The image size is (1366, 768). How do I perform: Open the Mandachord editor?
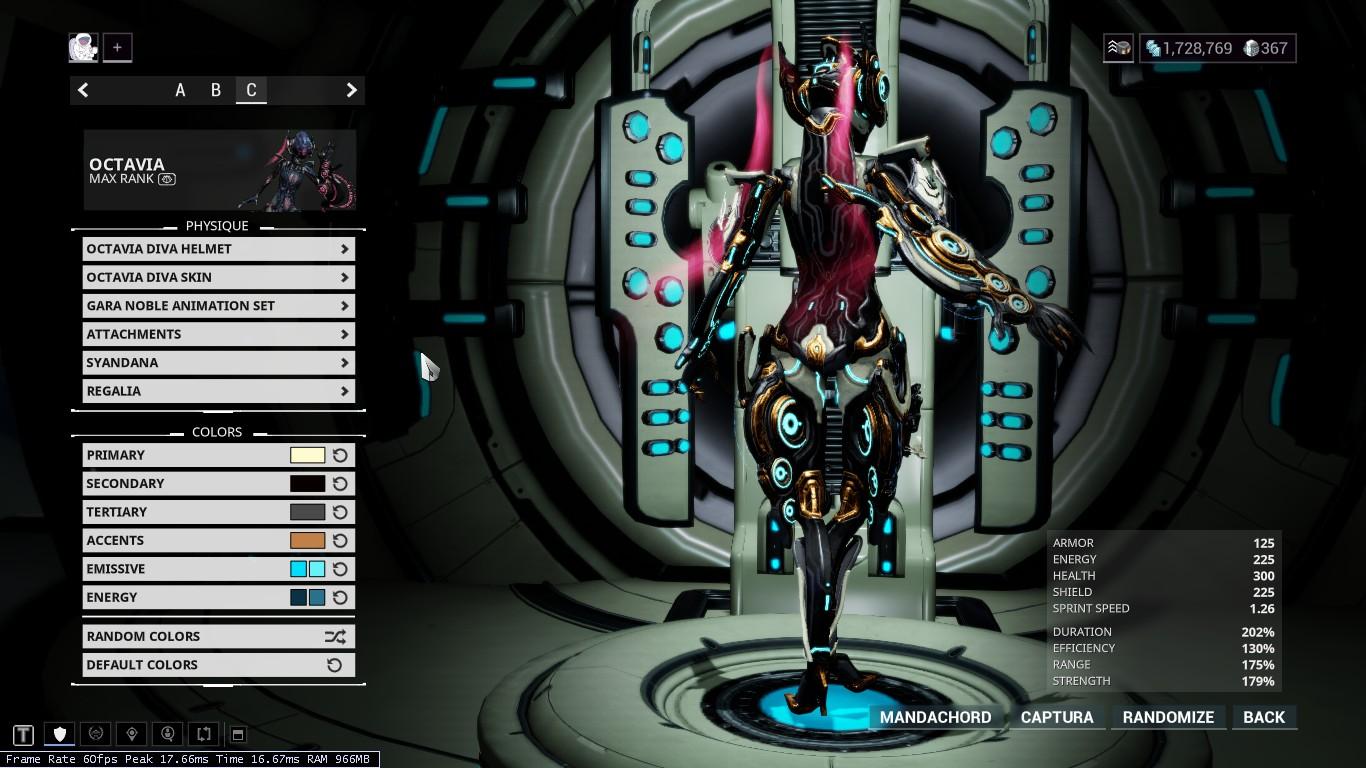pos(935,717)
